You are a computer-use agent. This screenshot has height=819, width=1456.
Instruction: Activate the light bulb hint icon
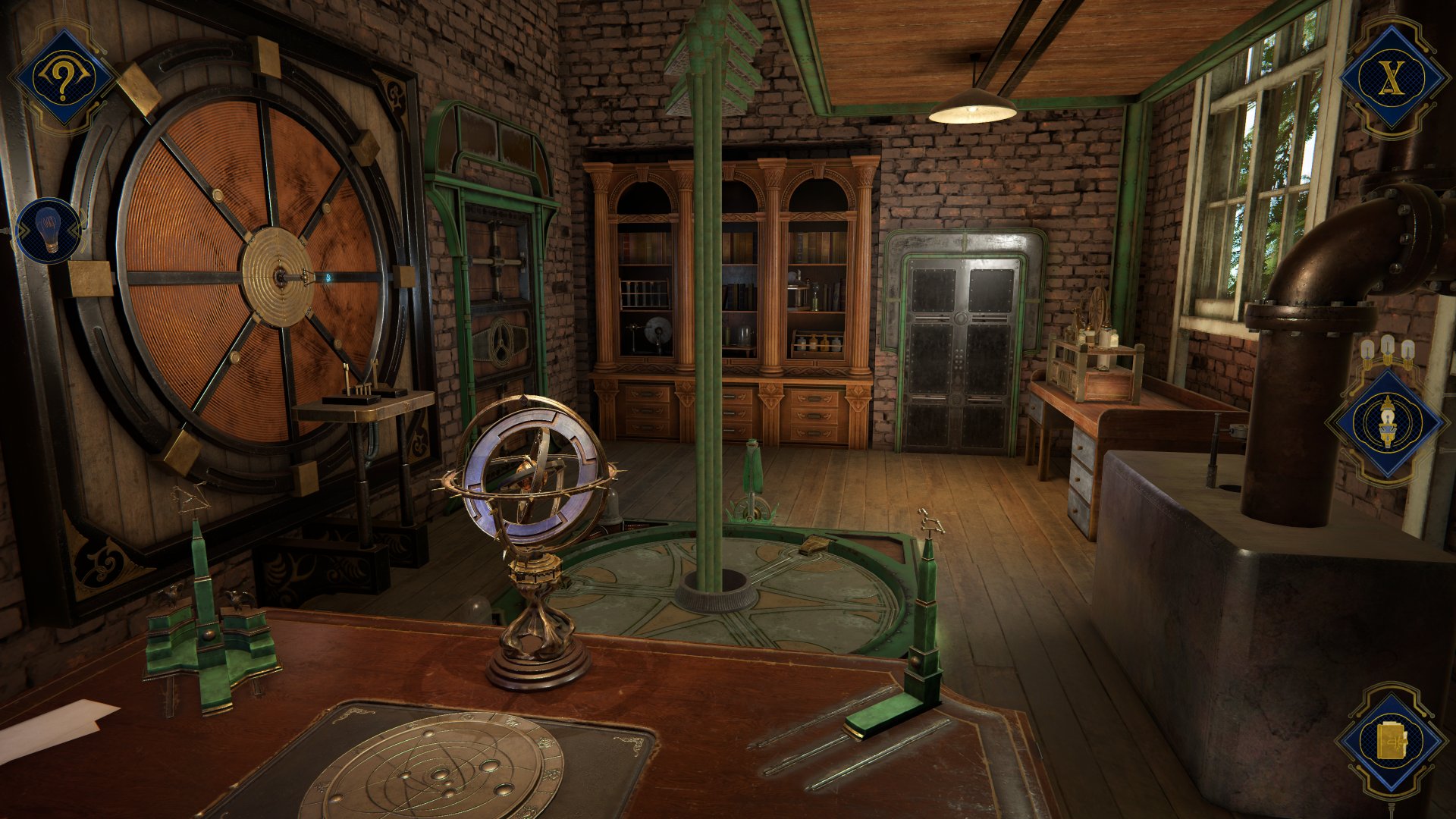click(x=48, y=231)
